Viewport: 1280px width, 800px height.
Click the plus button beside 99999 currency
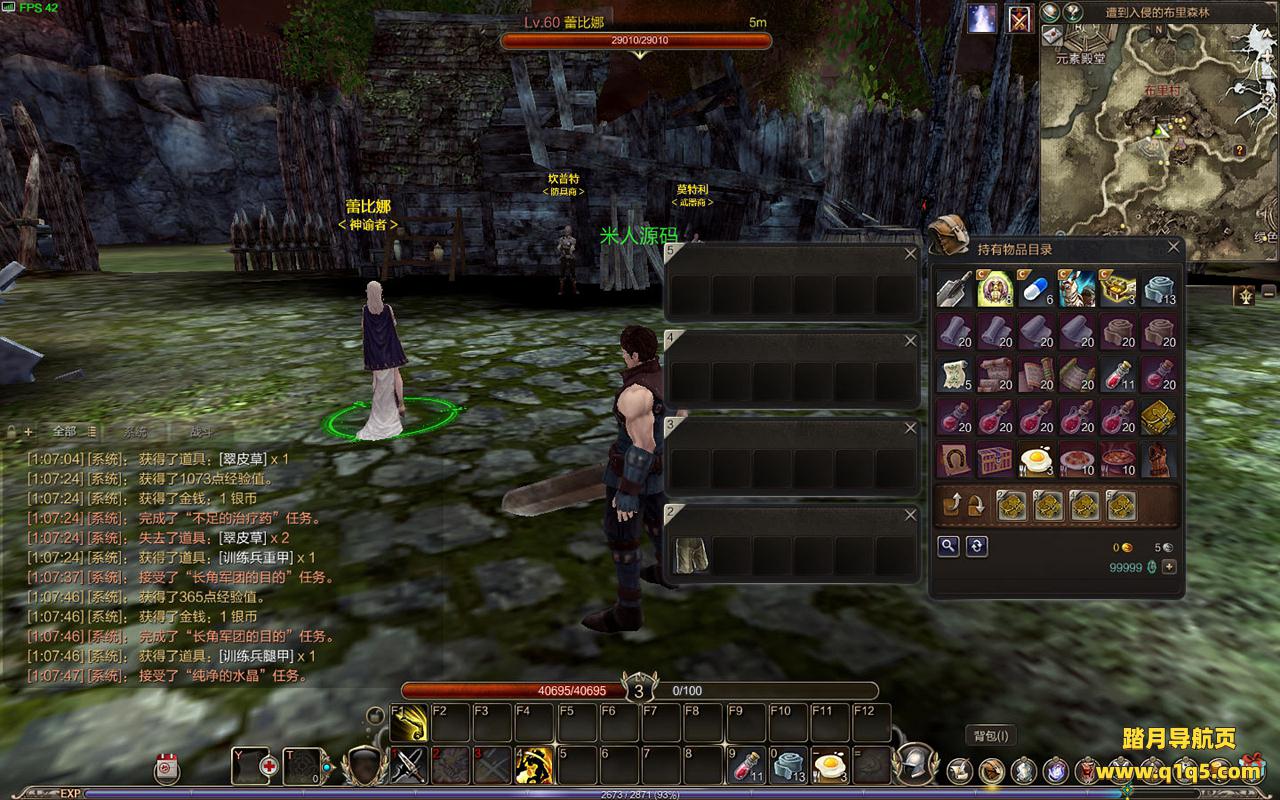1168,567
